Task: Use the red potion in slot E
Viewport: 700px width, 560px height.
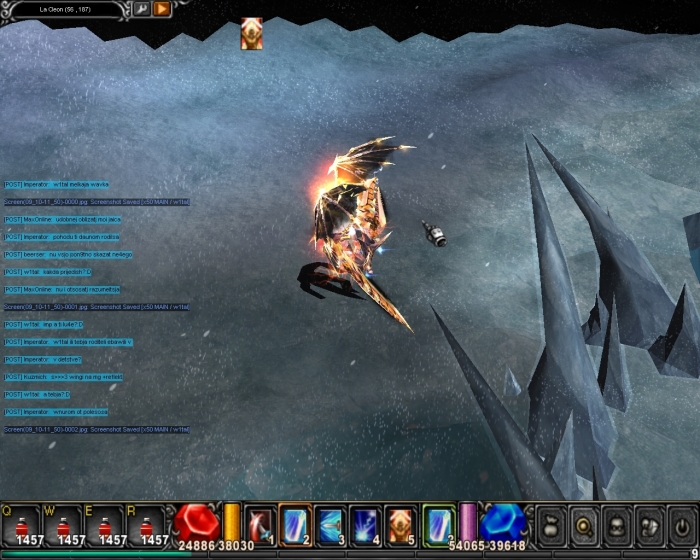Action: [x=106, y=525]
